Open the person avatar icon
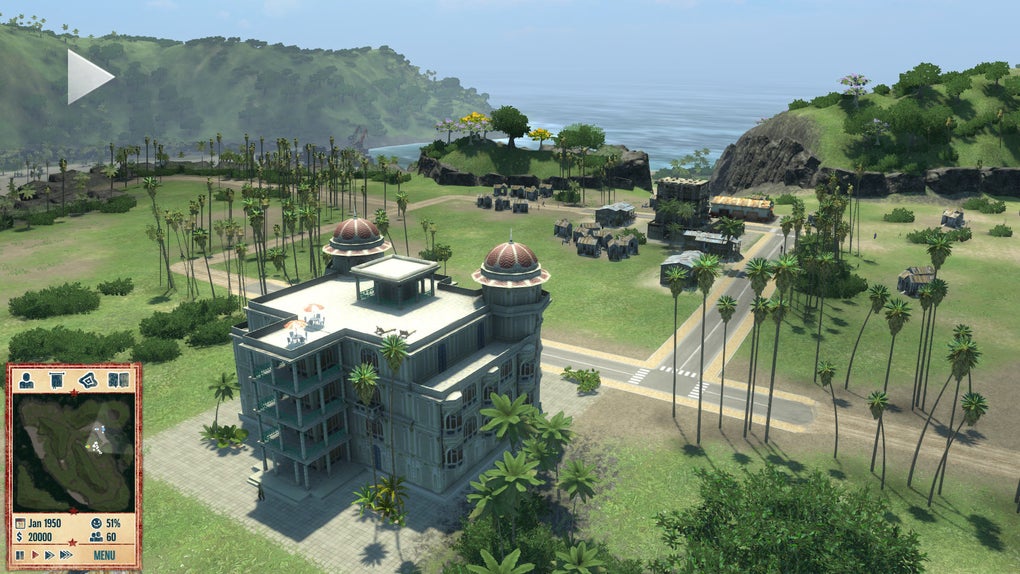Screen dimensions: 1020x574 (x=27, y=380)
